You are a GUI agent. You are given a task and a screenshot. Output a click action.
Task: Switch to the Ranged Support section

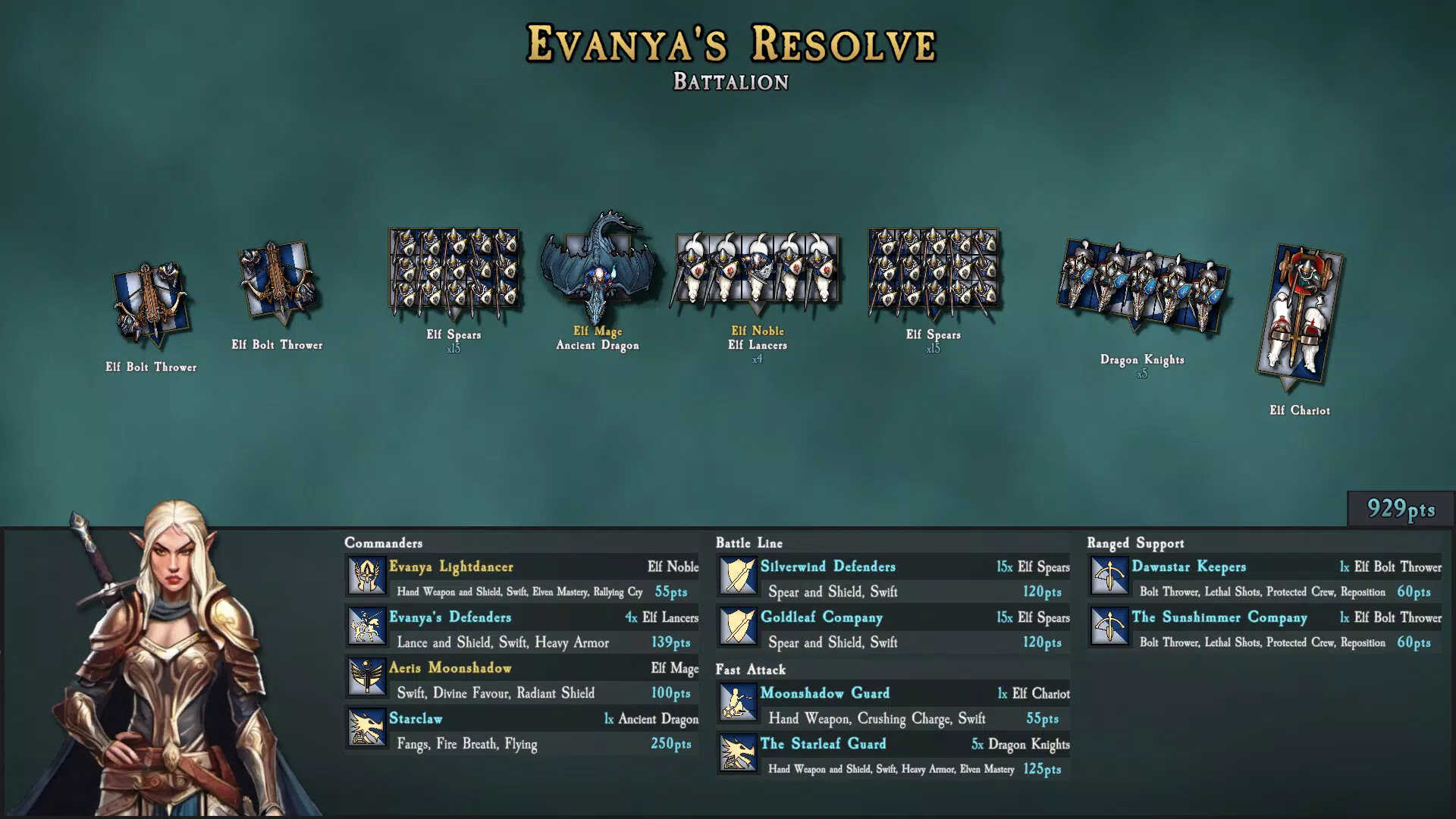tap(1135, 543)
